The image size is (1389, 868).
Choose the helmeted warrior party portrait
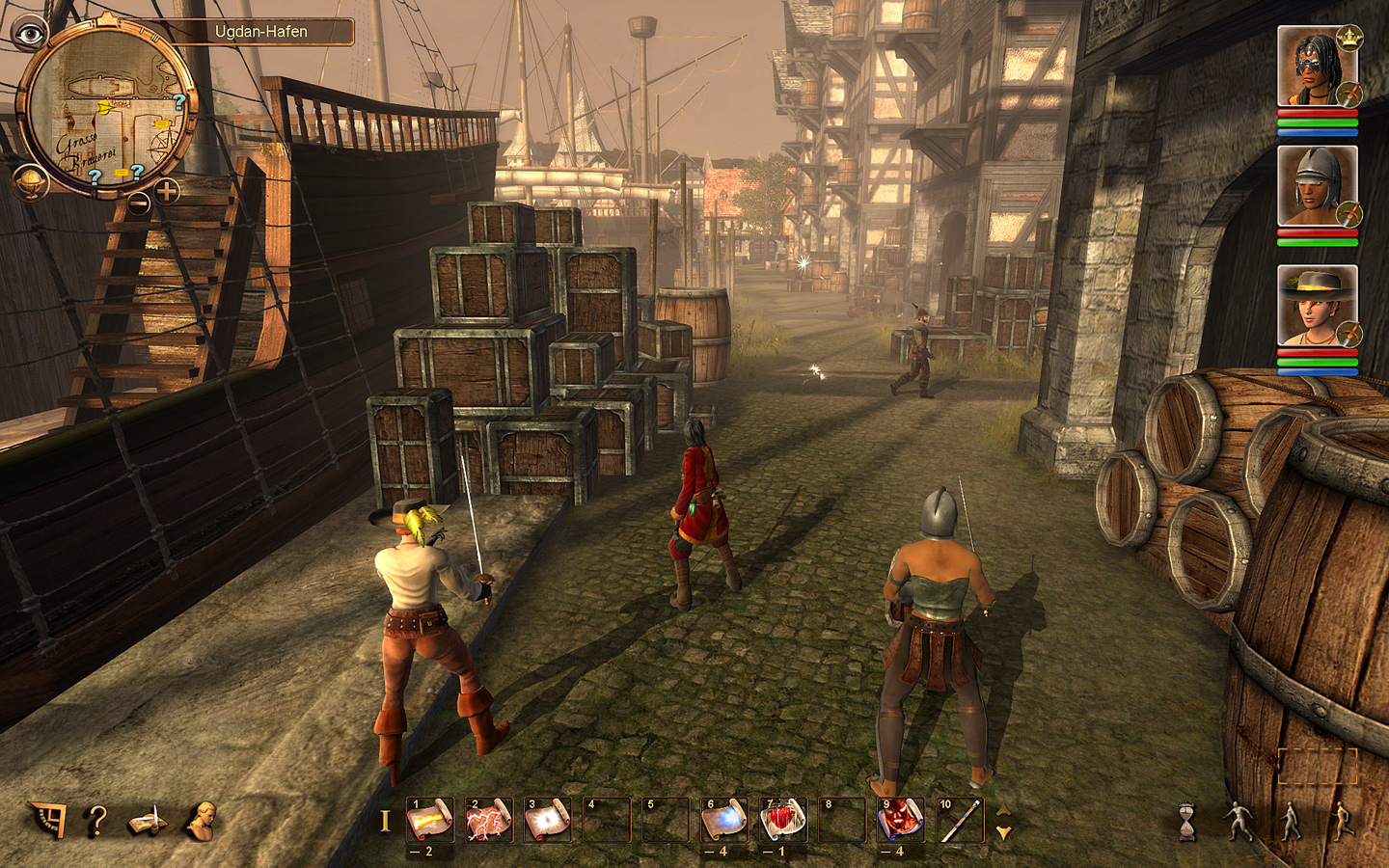[x=1316, y=185]
